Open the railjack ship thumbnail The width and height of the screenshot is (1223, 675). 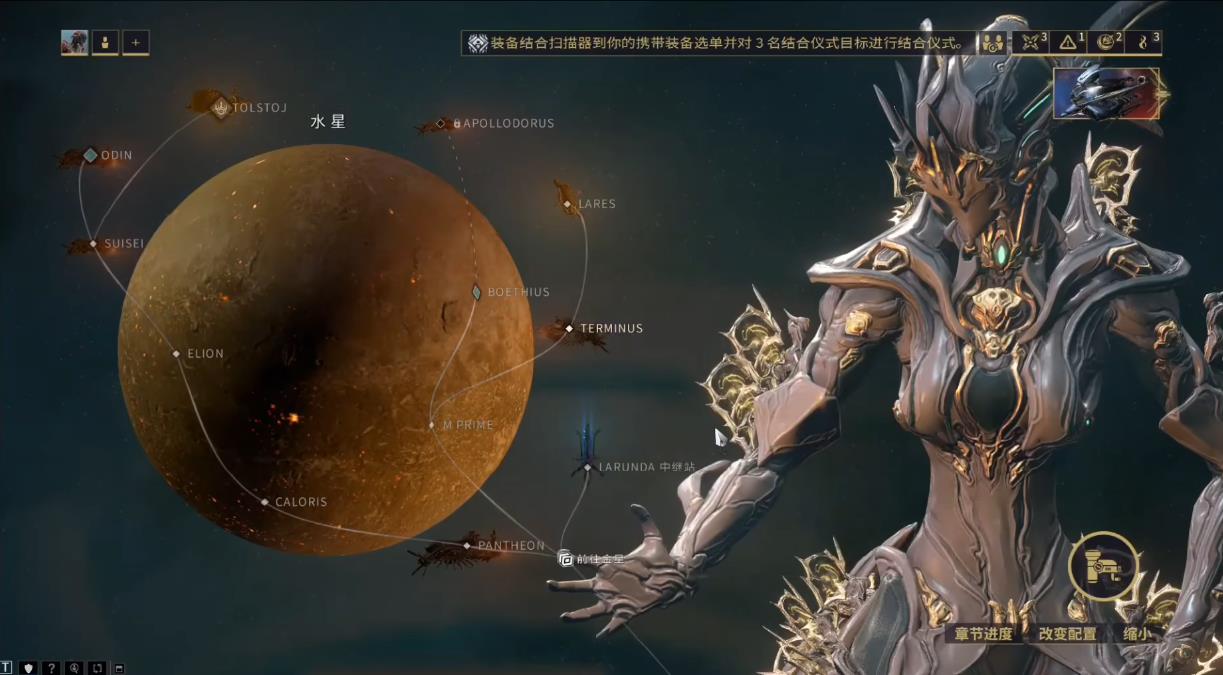point(1106,94)
